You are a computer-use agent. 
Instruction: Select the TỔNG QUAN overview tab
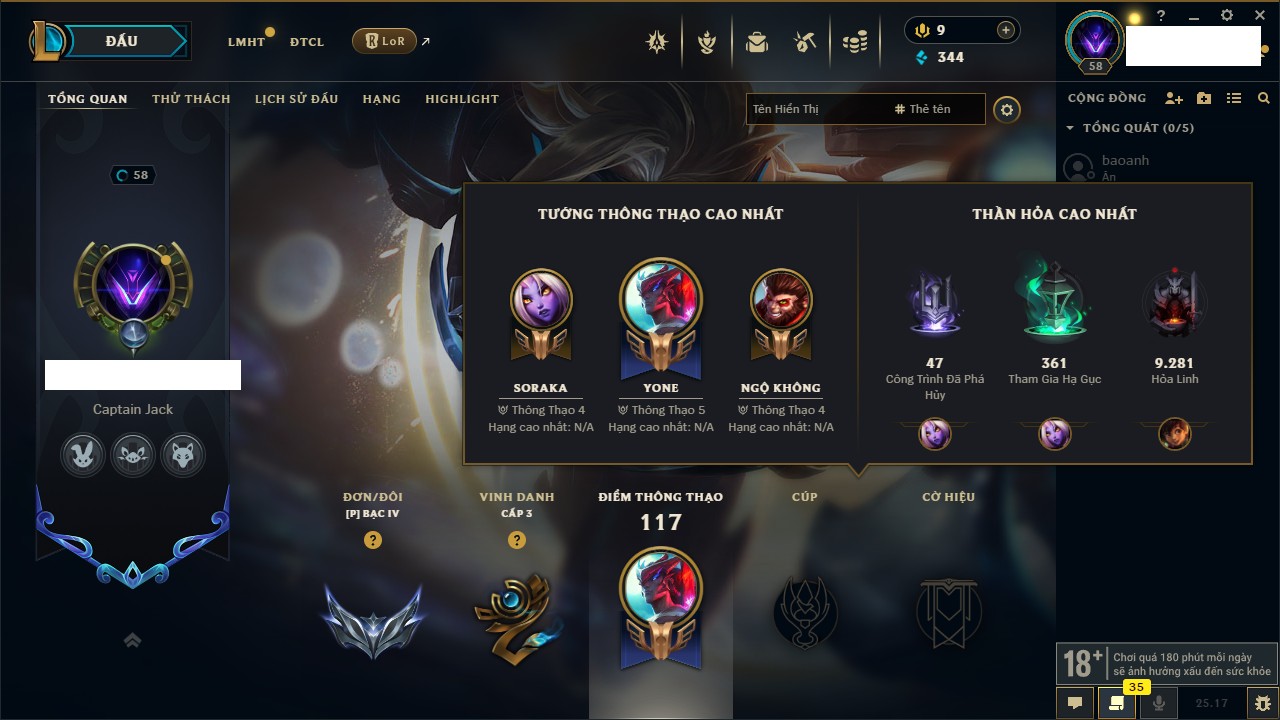[88, 99]
